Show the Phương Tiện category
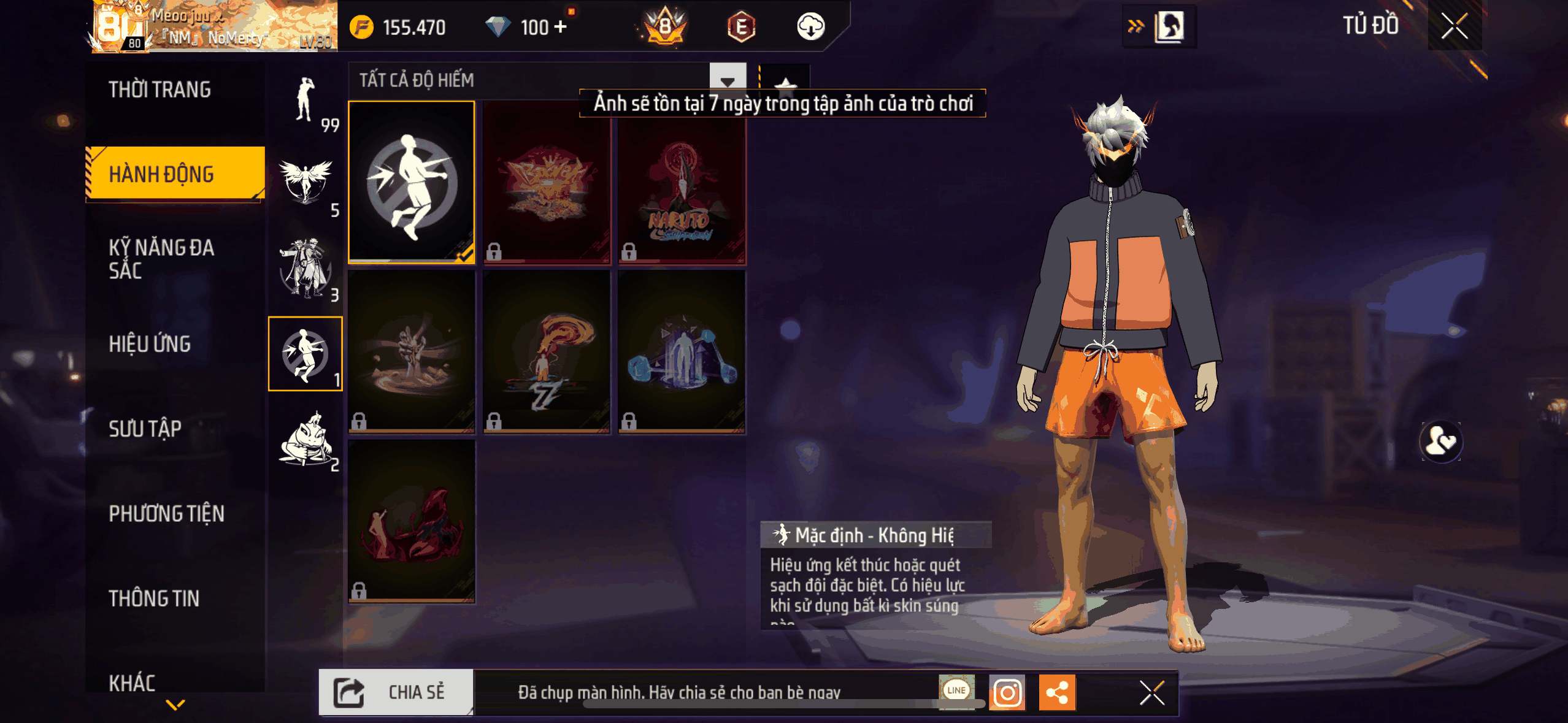1568x723 pixels. tap(166, 513)
